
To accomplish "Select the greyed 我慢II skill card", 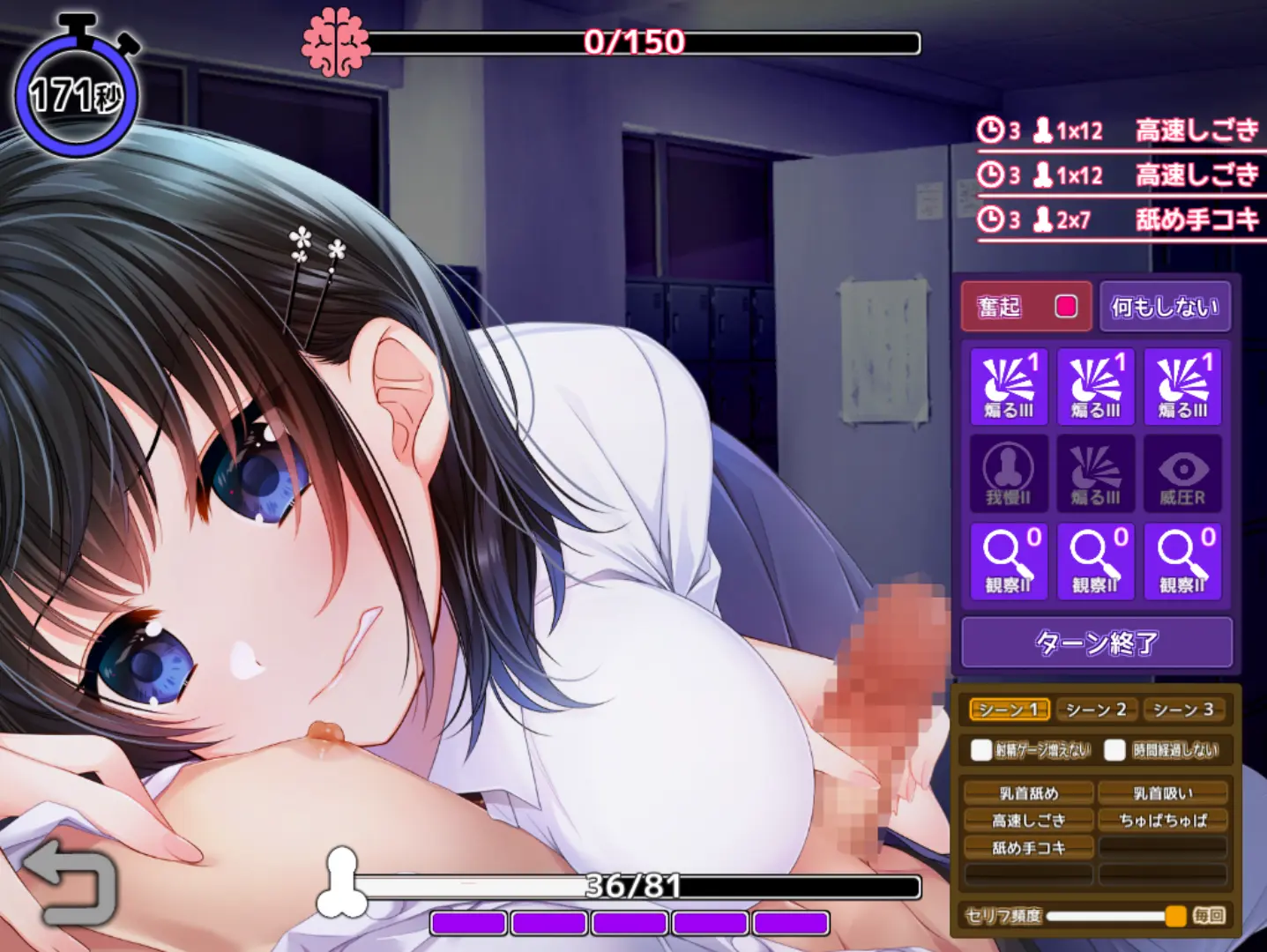I will [1009, 474].
